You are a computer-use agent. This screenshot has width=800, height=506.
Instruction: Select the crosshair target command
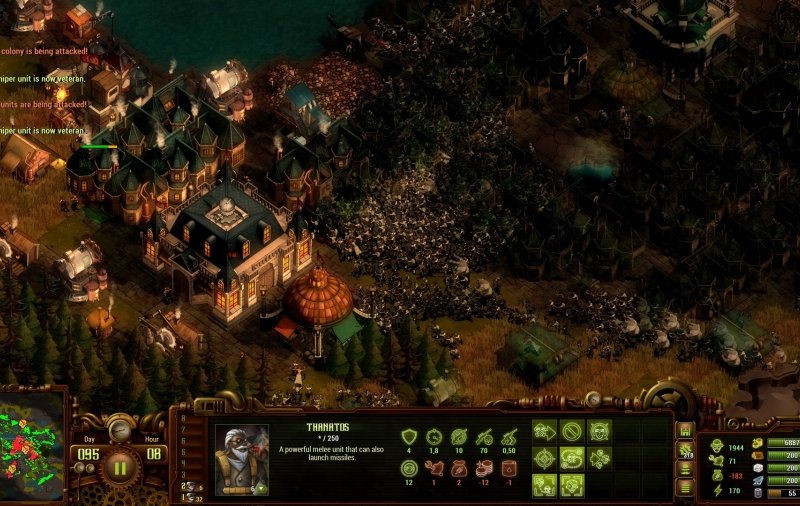coord(544,459)
